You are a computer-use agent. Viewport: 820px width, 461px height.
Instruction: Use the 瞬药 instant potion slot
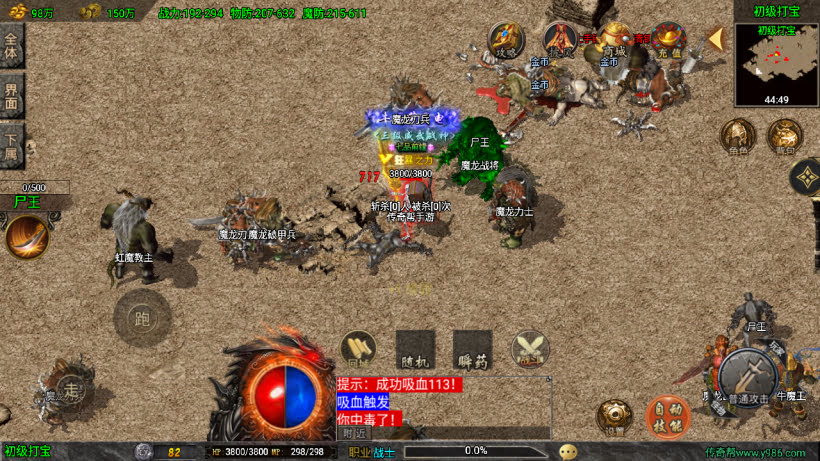[x=472, y=348]
